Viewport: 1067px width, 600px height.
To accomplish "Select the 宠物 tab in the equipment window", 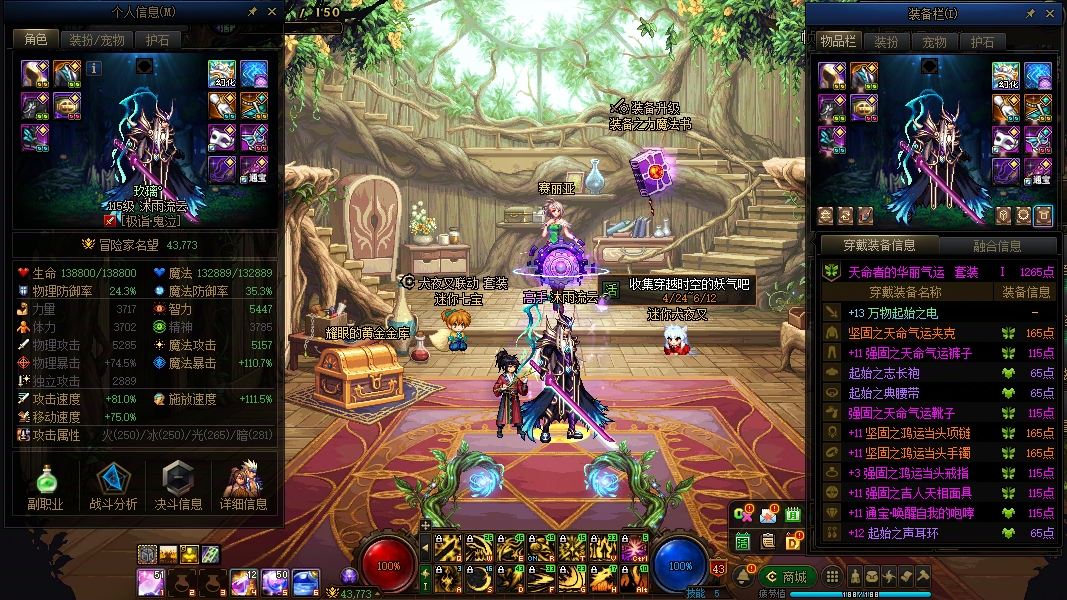I will pyautogui.click(x=934, y=42).
